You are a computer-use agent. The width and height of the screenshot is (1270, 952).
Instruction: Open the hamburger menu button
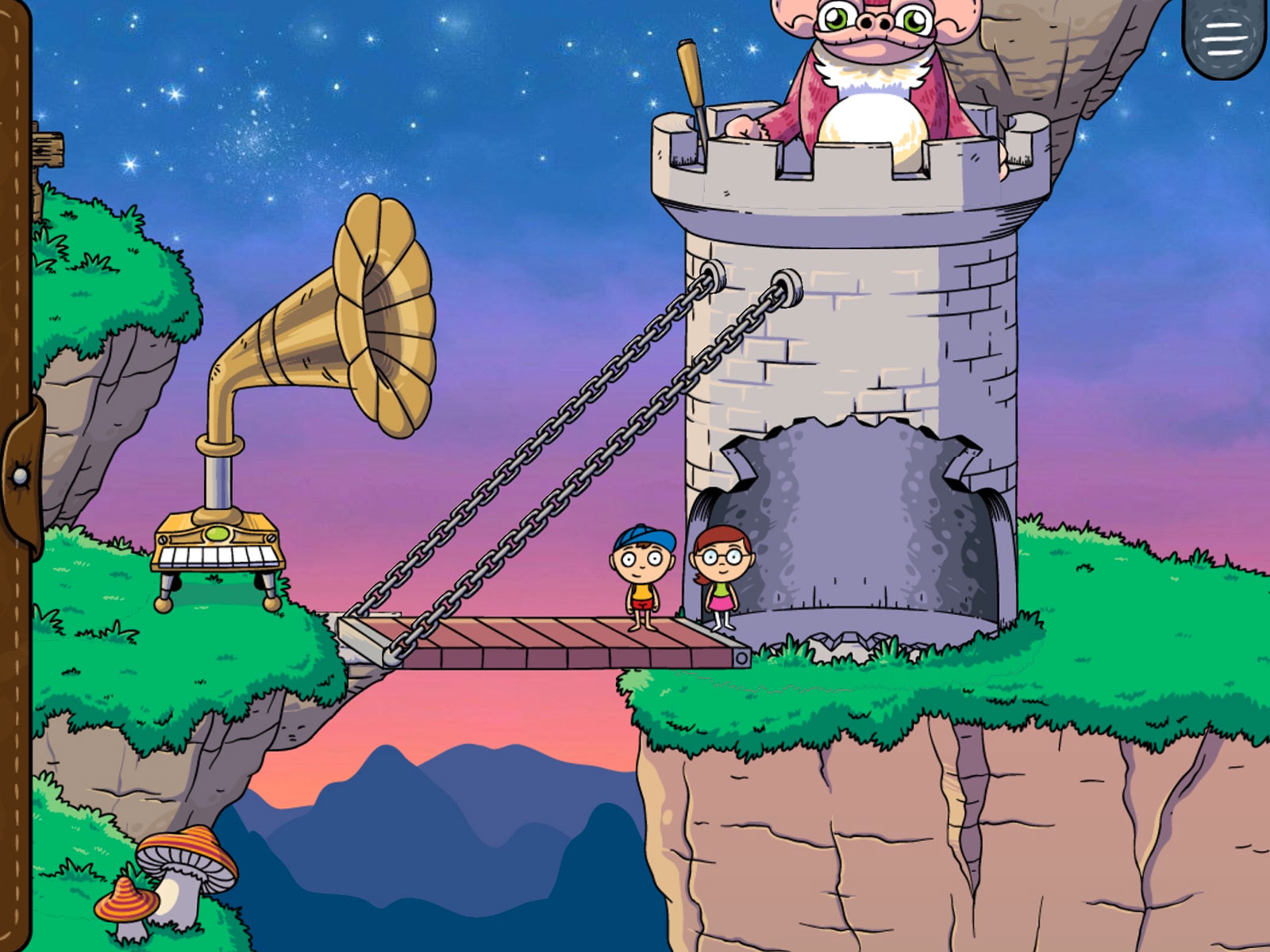[1224, 36]
